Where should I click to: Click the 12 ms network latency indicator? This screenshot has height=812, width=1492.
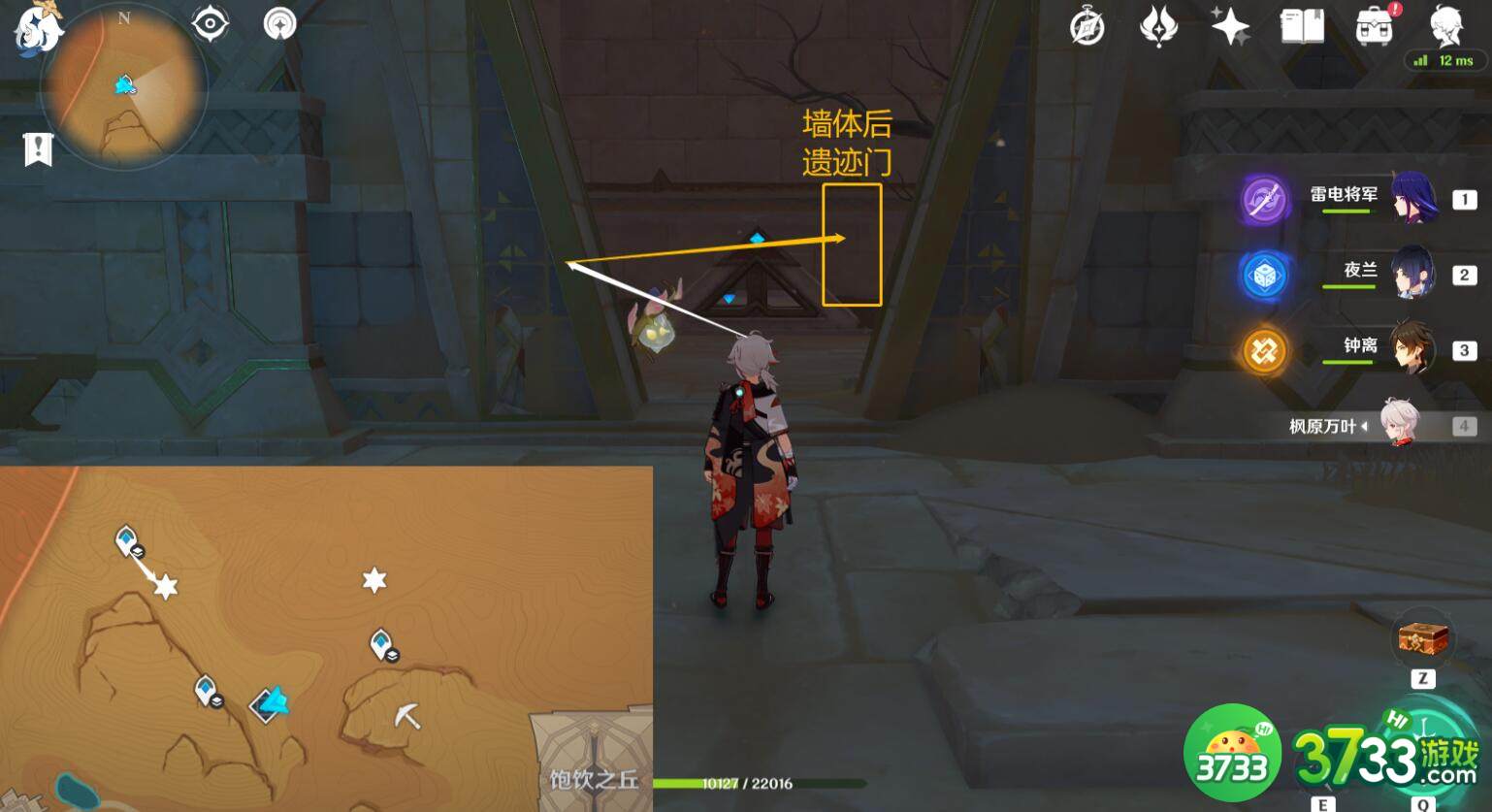[1445, 60]
